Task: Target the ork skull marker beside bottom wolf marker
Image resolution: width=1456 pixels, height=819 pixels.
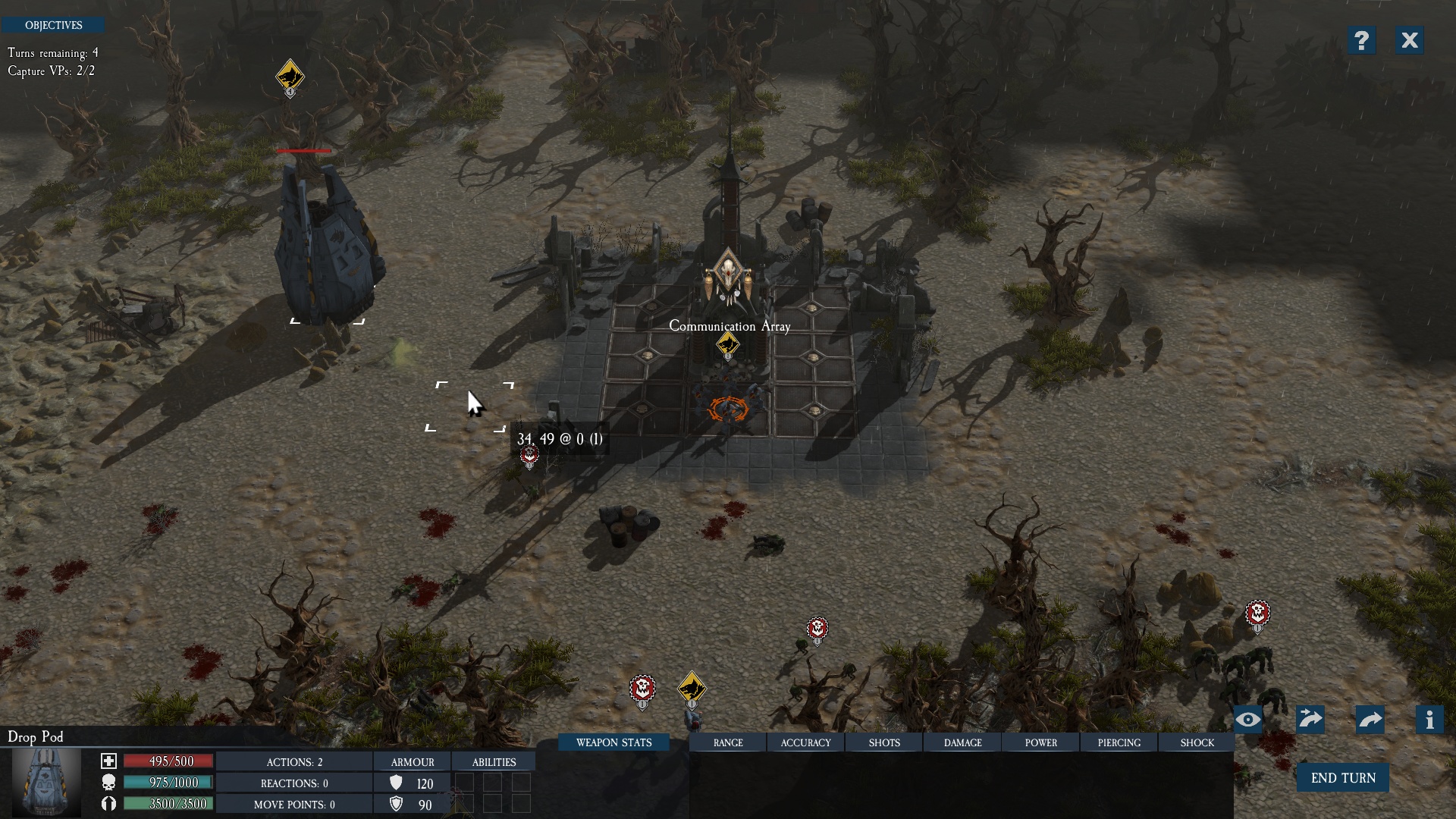Action: click(642, 690)
